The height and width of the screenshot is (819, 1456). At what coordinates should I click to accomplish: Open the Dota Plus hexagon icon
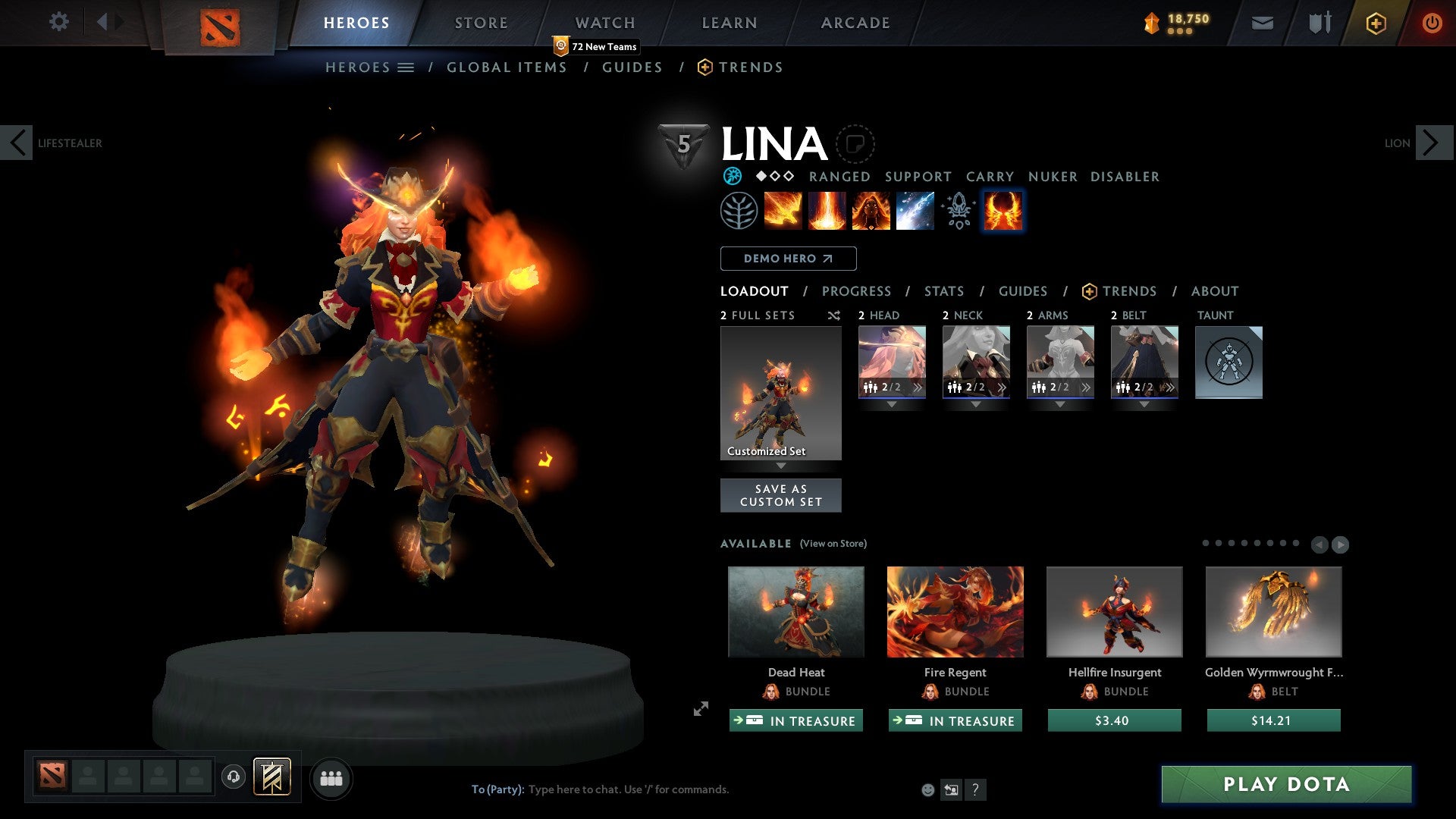click(x=1375, y=23)
